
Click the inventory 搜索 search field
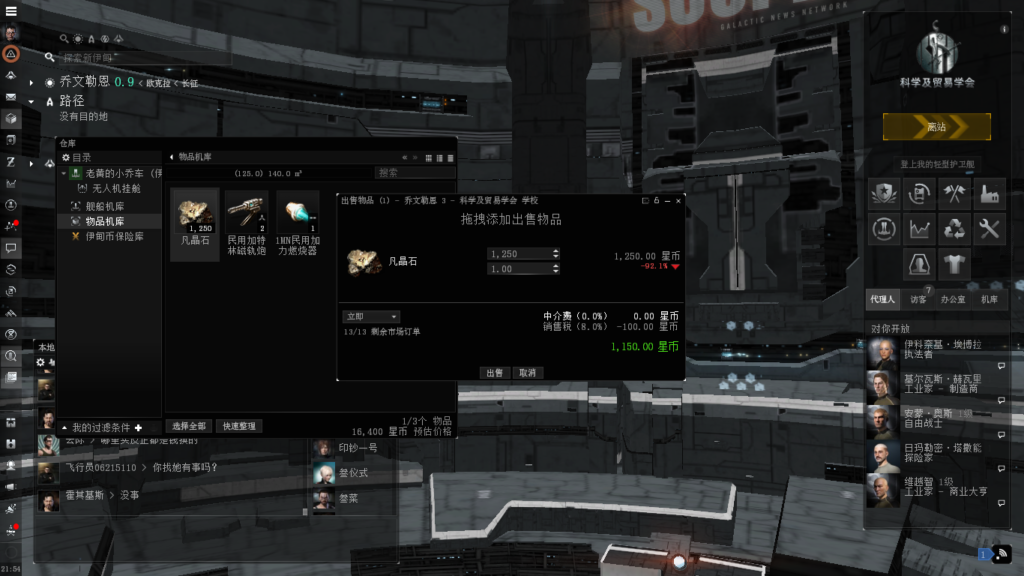tap(414, 172)
